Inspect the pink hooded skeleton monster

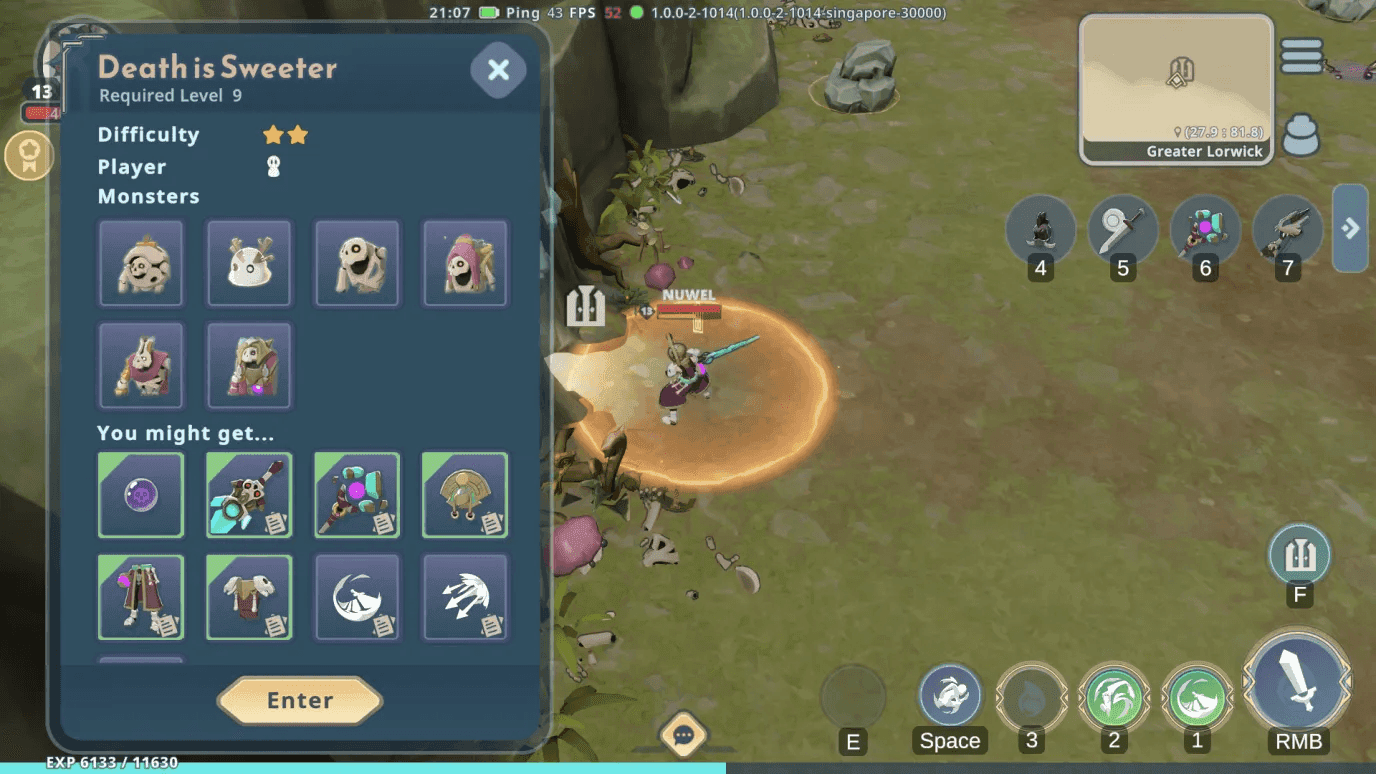pyautogui.click(x=465, y=264)
